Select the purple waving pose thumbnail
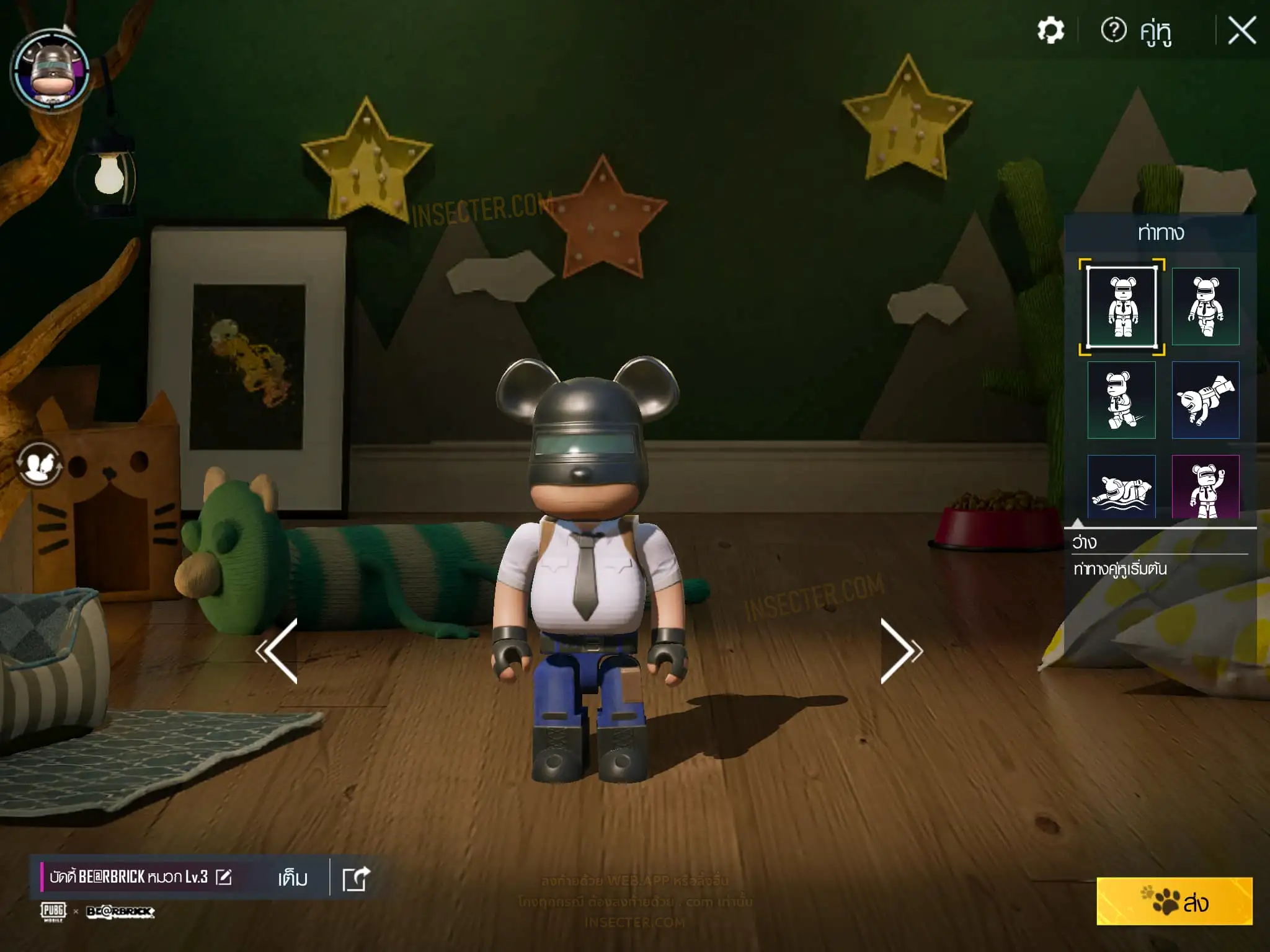This screenshot has width=1270, height=952. coord(1205,487)
